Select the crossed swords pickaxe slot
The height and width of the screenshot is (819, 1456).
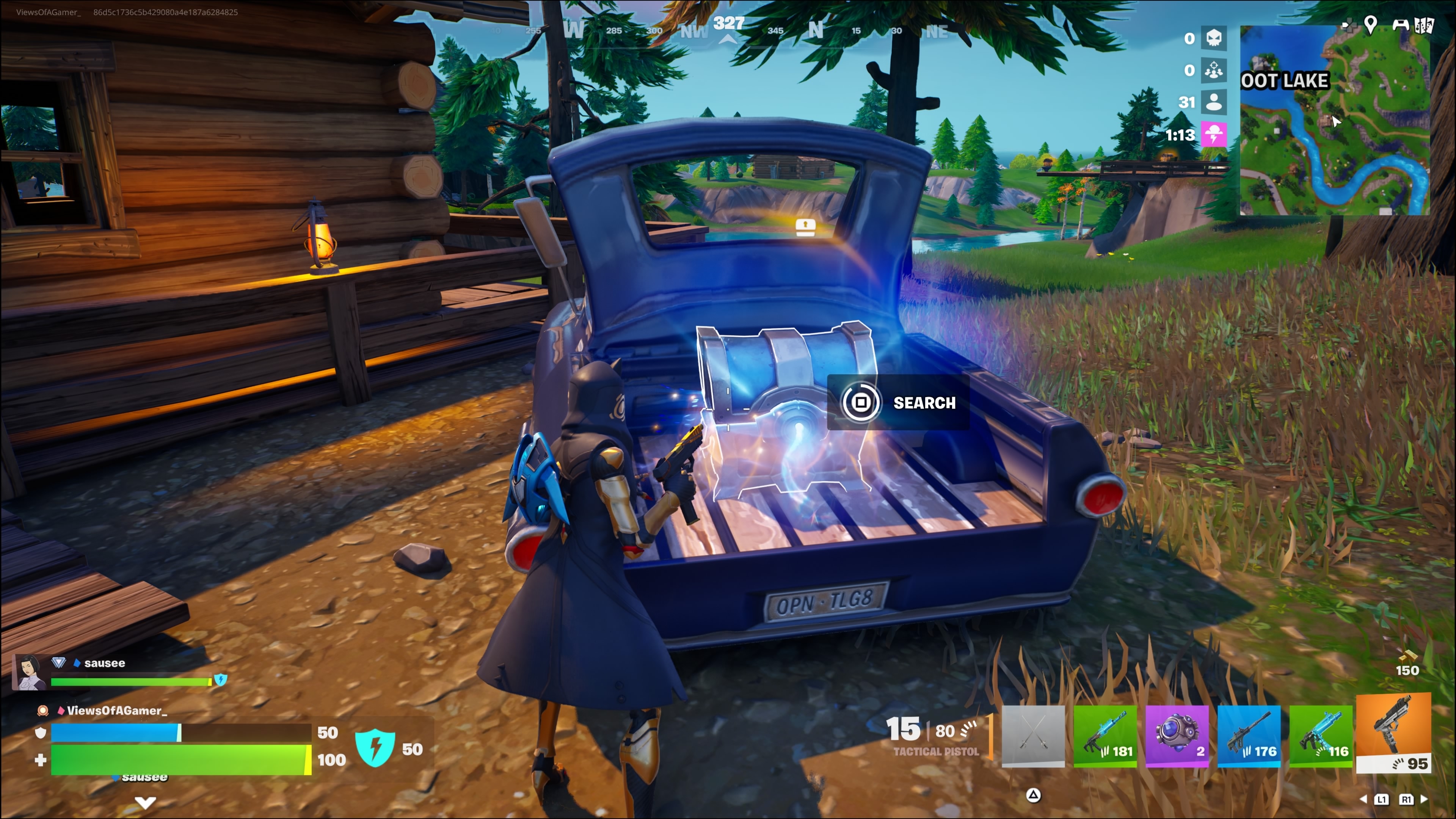click(1032, 735)
